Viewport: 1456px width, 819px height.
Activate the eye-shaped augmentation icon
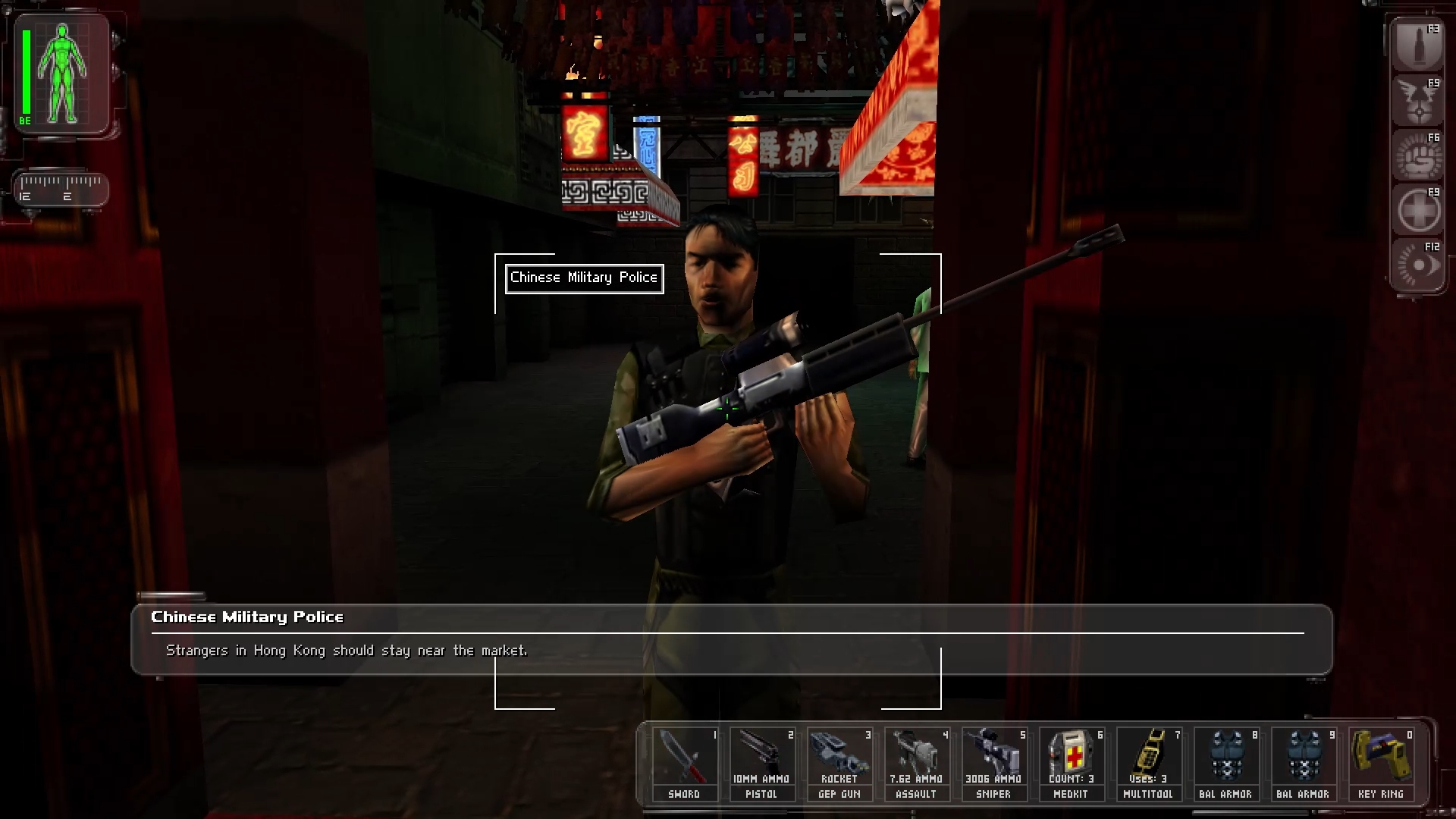[x=1417, y=265]
